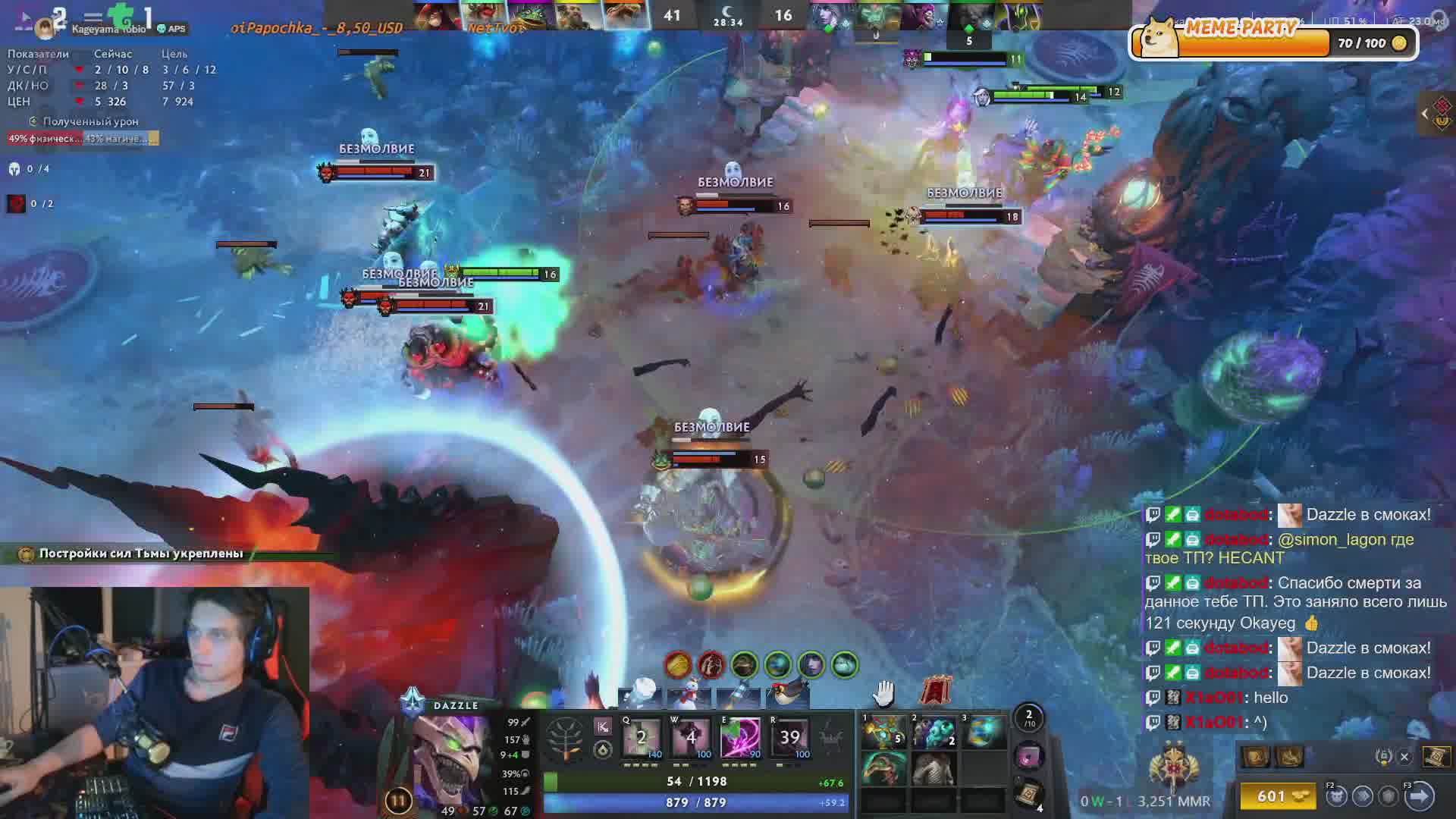Use the glowing orb item in slot 3
The width and height of the screenshot is (1456, 819).
click(984, 733)
